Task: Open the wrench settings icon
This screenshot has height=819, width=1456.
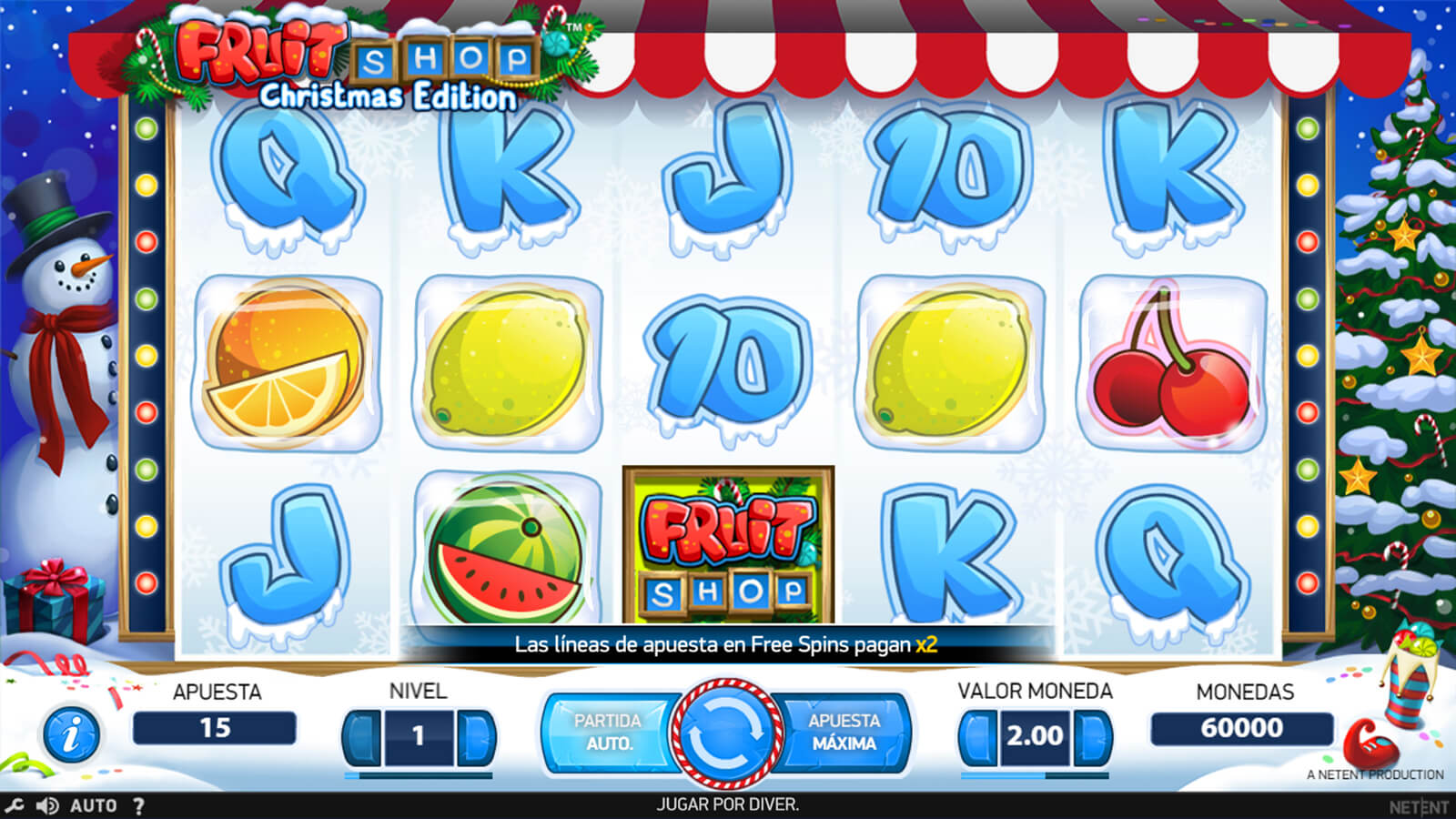Action: [x=15, y=805]
